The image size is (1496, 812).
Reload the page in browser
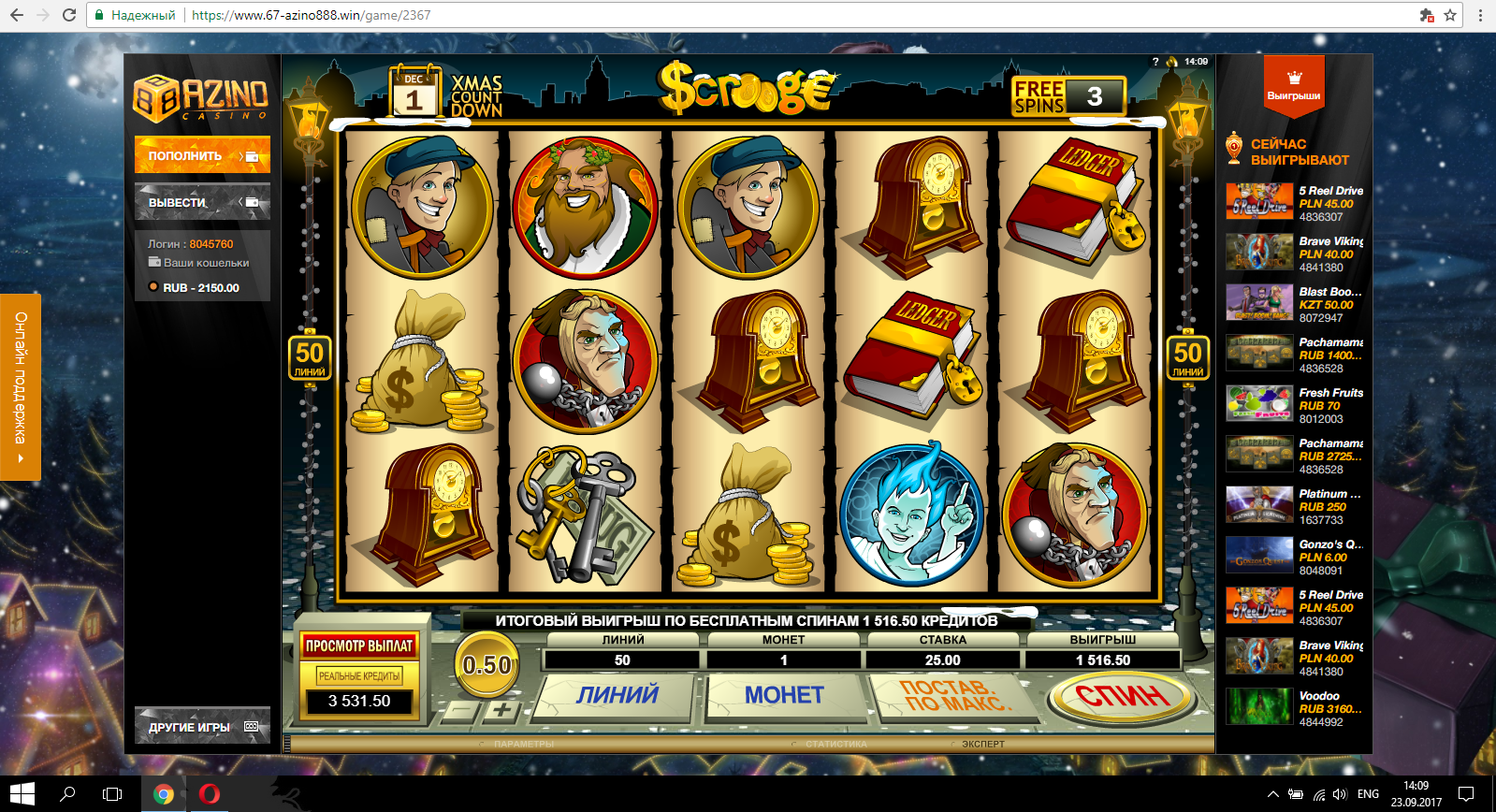click(x=69, y=15)
